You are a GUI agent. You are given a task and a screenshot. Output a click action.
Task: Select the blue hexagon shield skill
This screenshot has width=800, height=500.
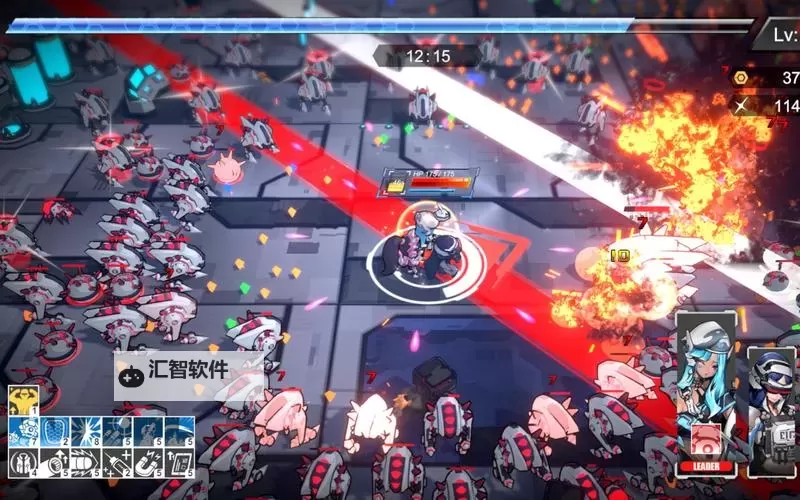54,431
